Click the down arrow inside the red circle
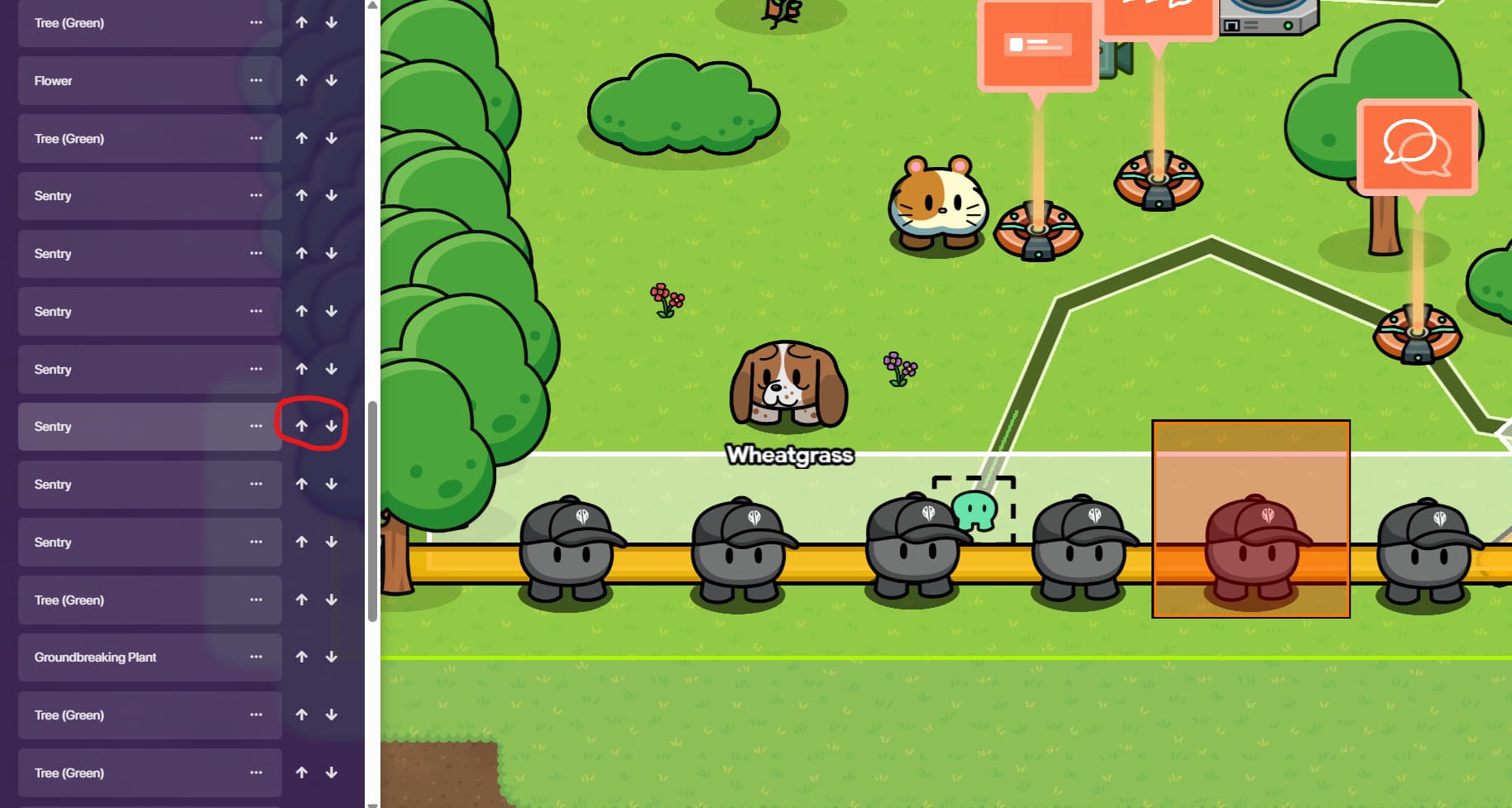Image resolution: width=1512 pixels, height=808 pixels. click(x=332, y=427)
